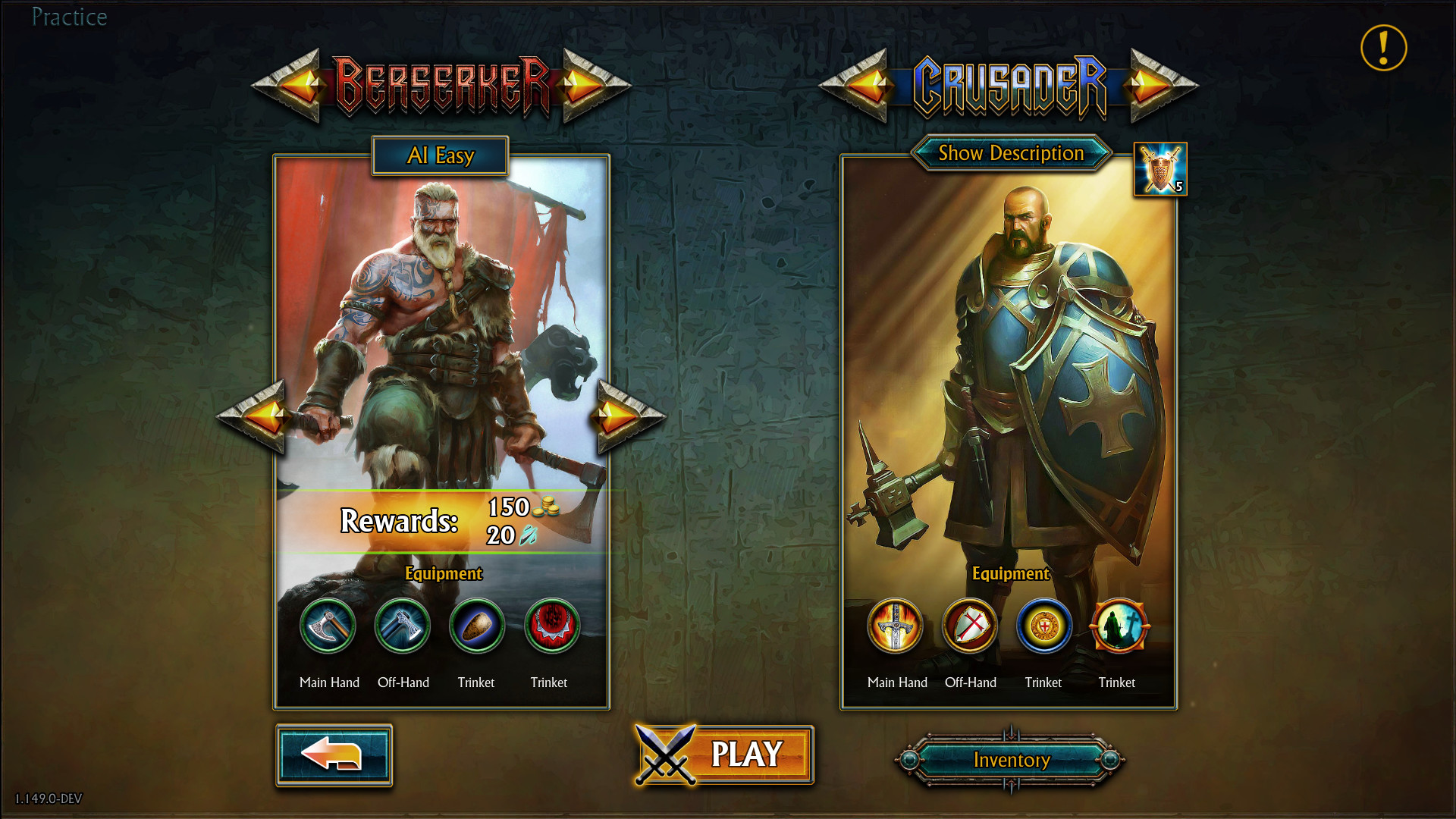Open the Crusader's Off-Hand shield slot
This screenshot has height=819, width=1456.
pyautogui.click(x=970, y=626)
